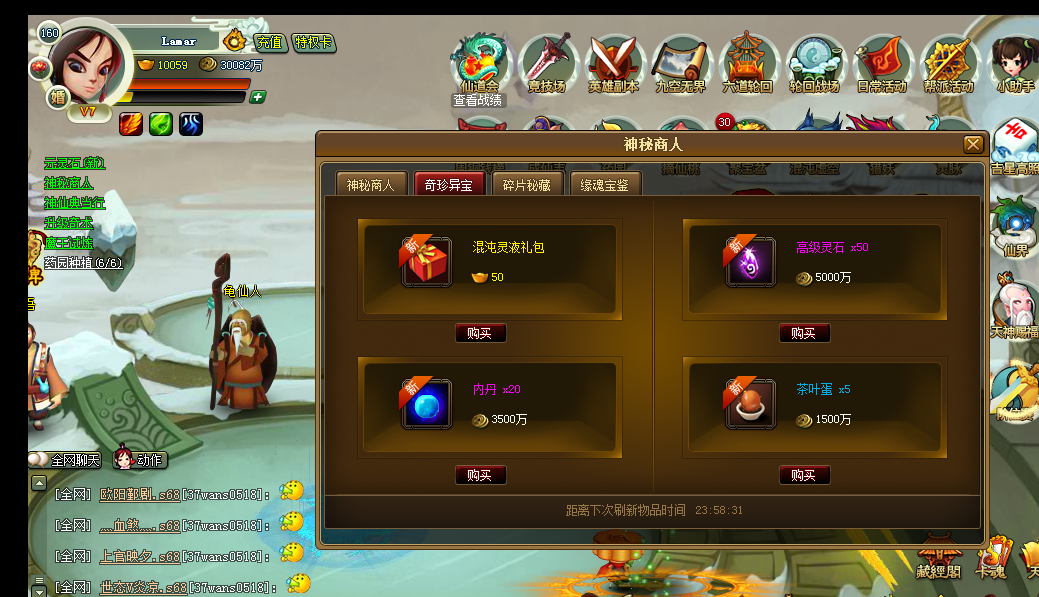The width and height of the screenshot is (1039, 597).
Task: Open the 全网聊天 chat channel
Action: [68, 460]
